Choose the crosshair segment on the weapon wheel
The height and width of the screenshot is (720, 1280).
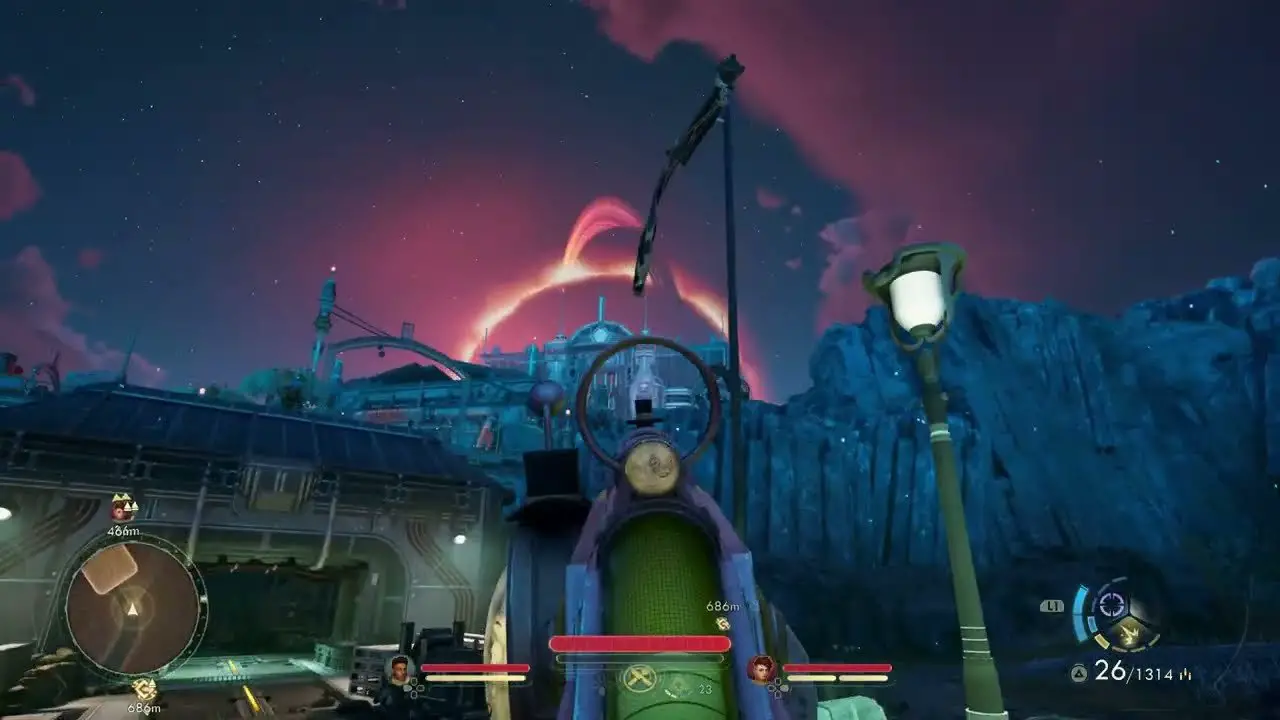point(1111,605)
